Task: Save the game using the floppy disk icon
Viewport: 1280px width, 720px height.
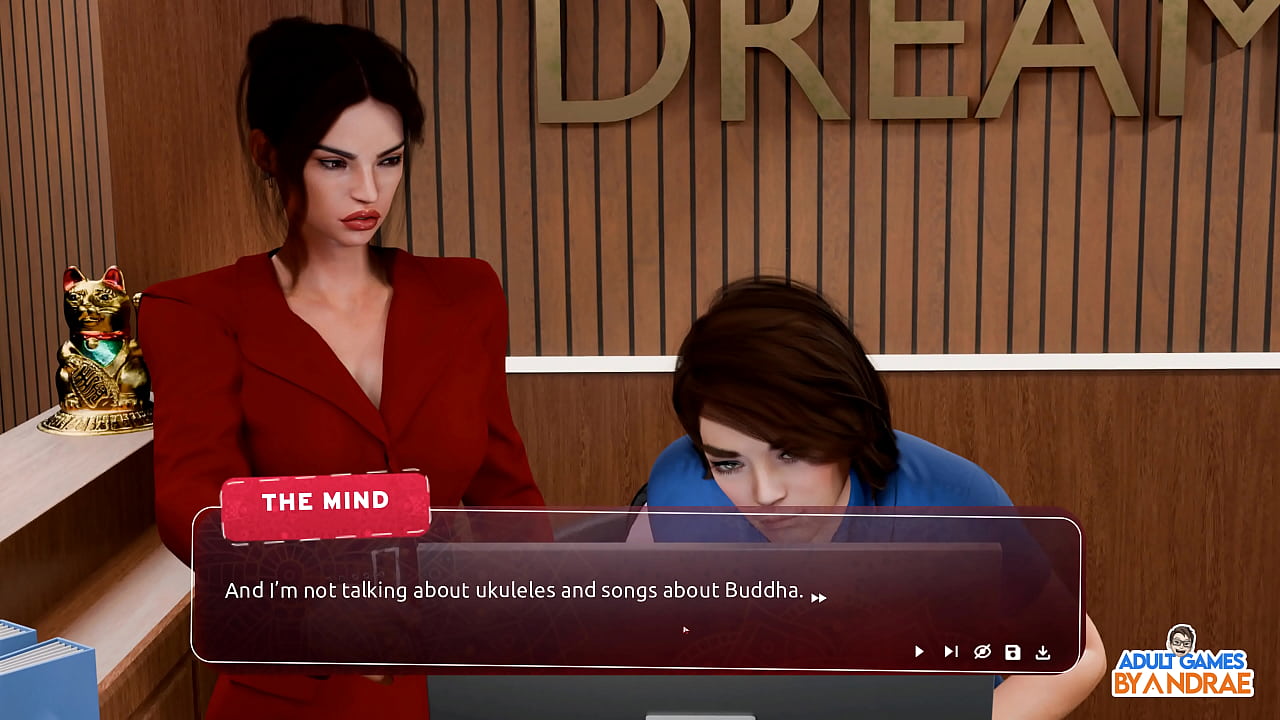Action: coord(1013,652)
